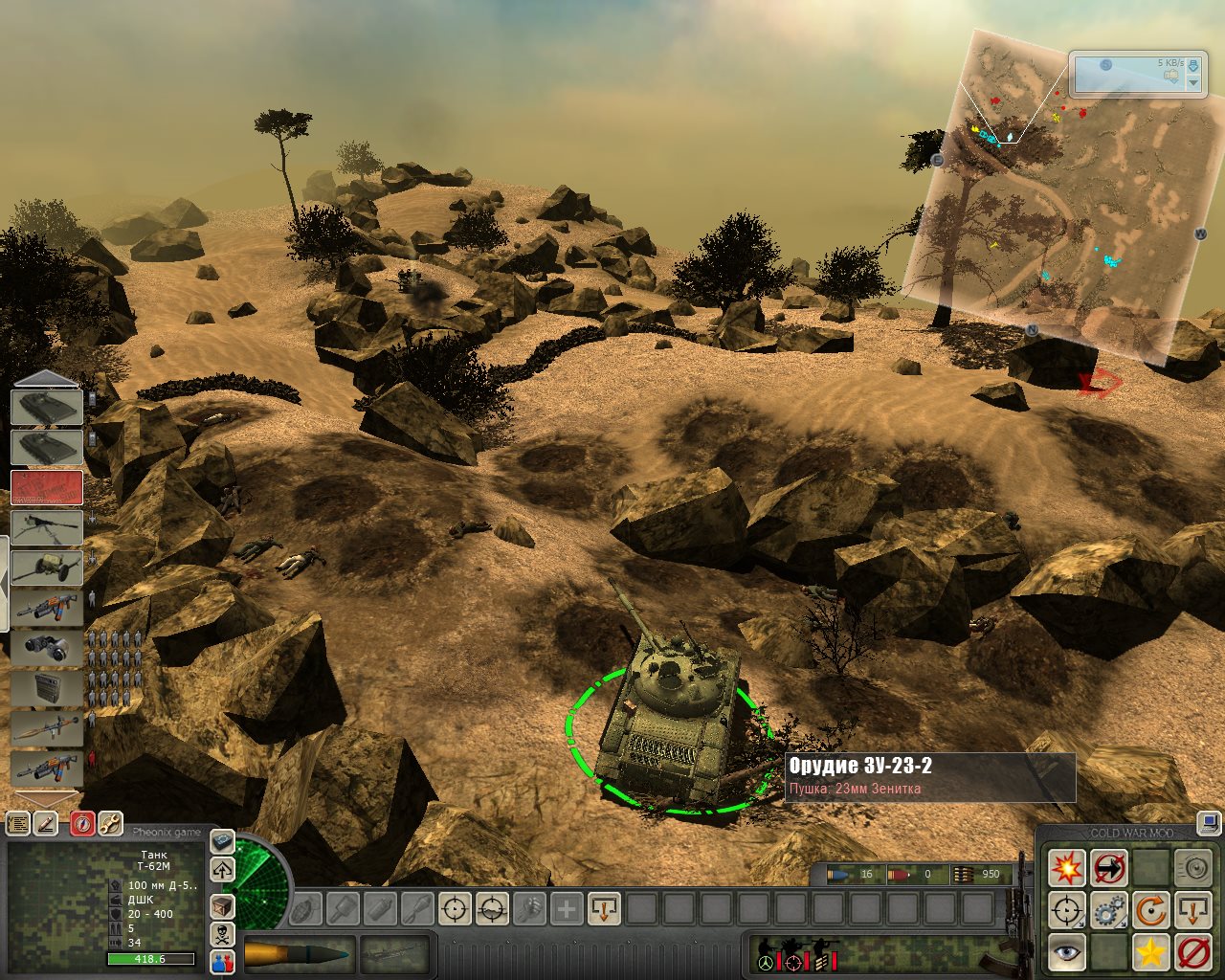Click the red cancel order command

tap(1193, 952)
